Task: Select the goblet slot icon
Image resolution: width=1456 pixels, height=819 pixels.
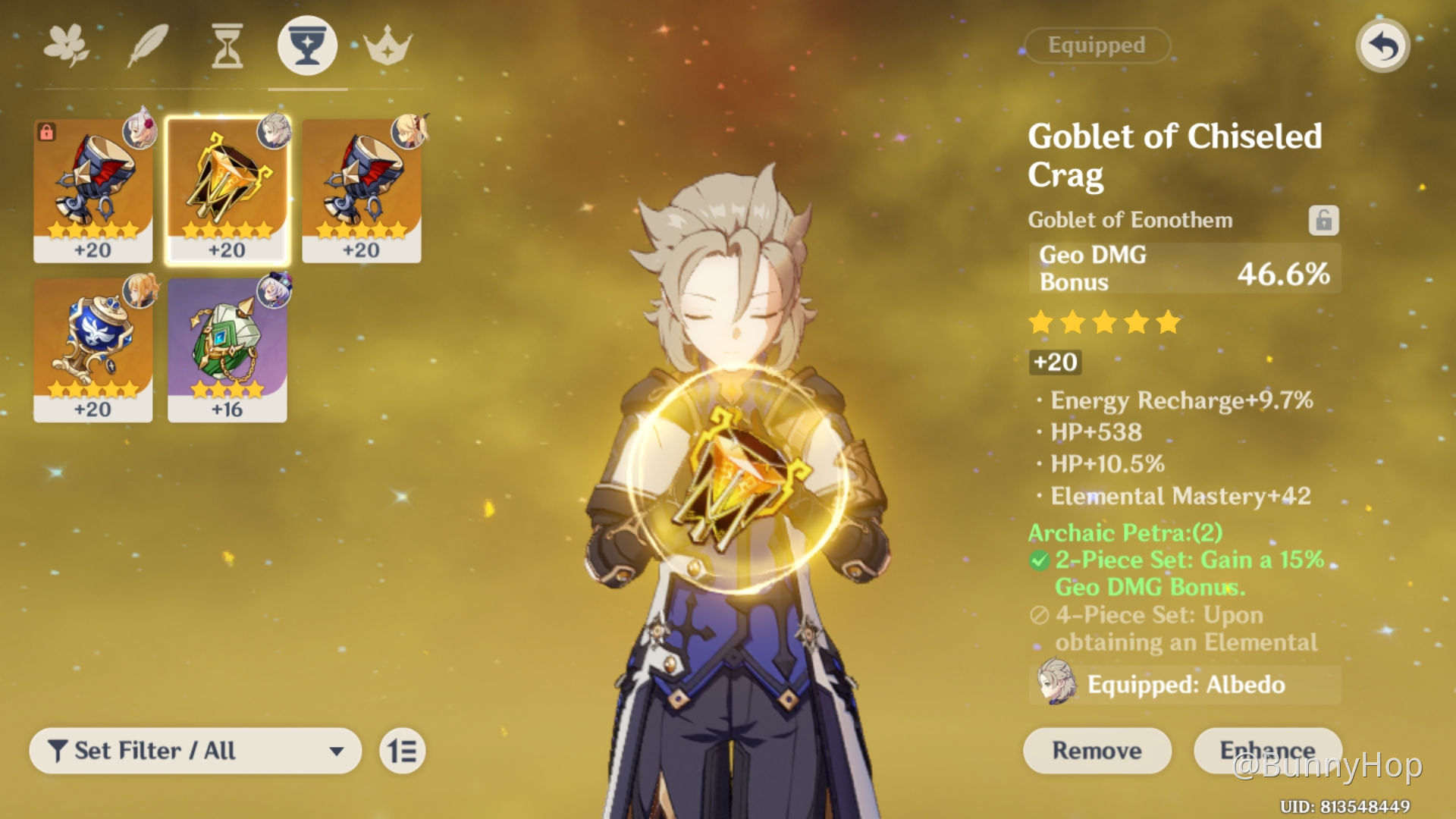Action: [307, 45]
